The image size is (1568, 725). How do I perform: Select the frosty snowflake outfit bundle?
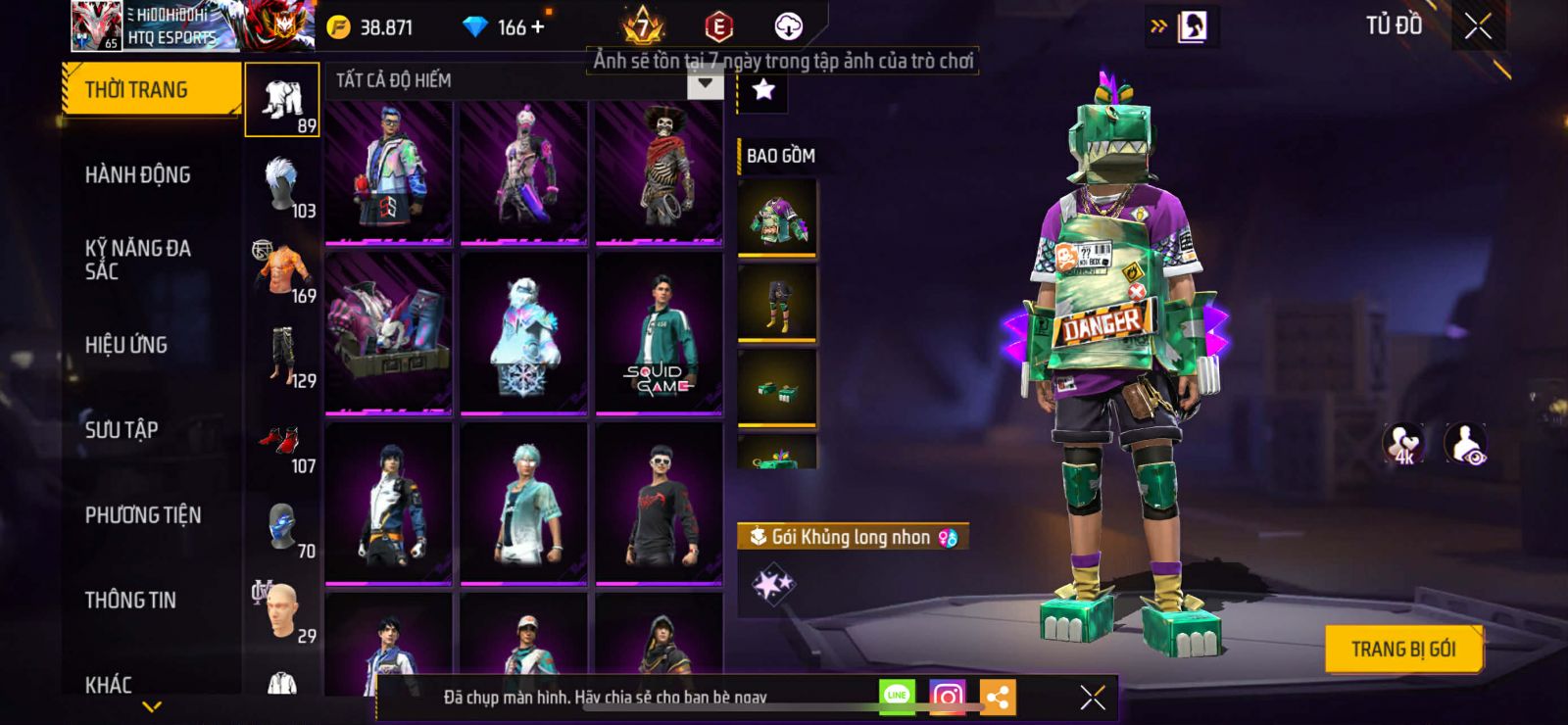click(523, 333)
